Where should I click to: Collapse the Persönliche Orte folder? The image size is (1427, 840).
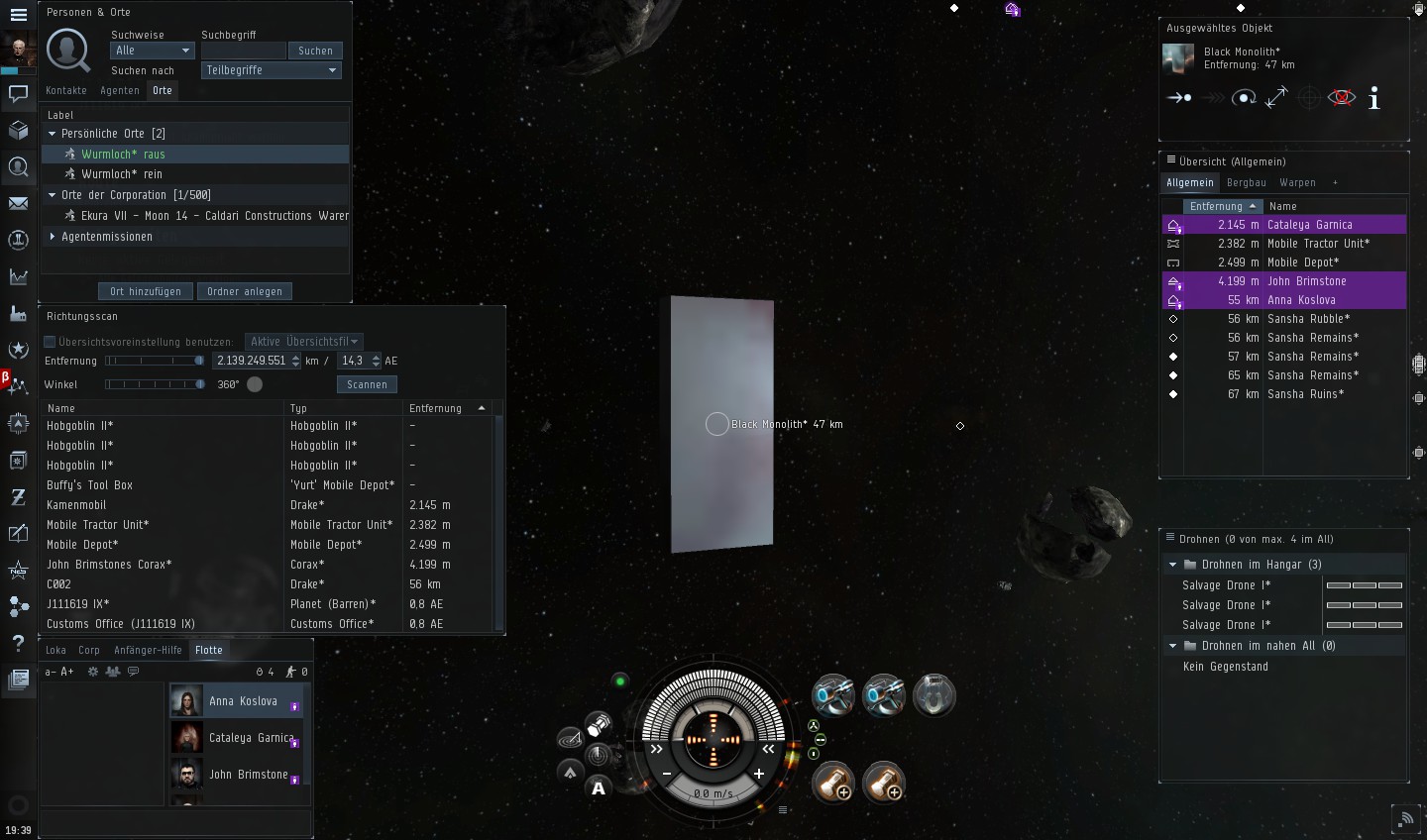tap(53, 134)
